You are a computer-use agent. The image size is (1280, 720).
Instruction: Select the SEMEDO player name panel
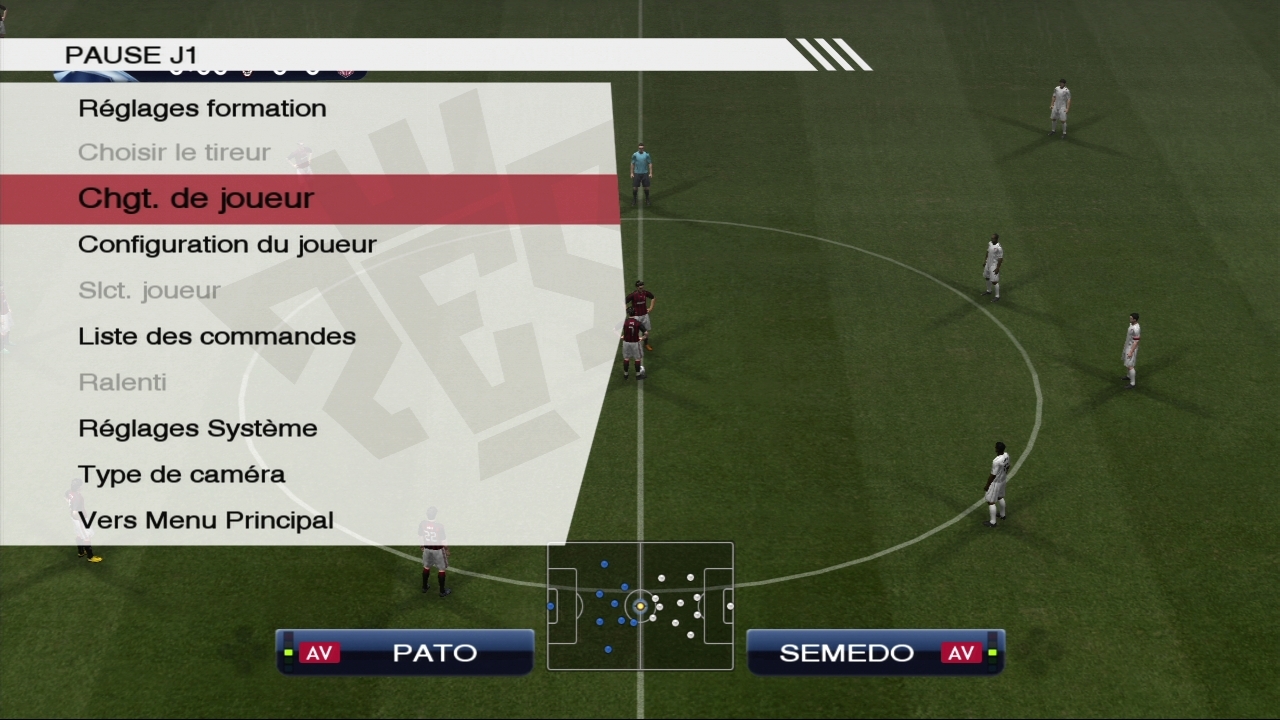click(875, 652)
